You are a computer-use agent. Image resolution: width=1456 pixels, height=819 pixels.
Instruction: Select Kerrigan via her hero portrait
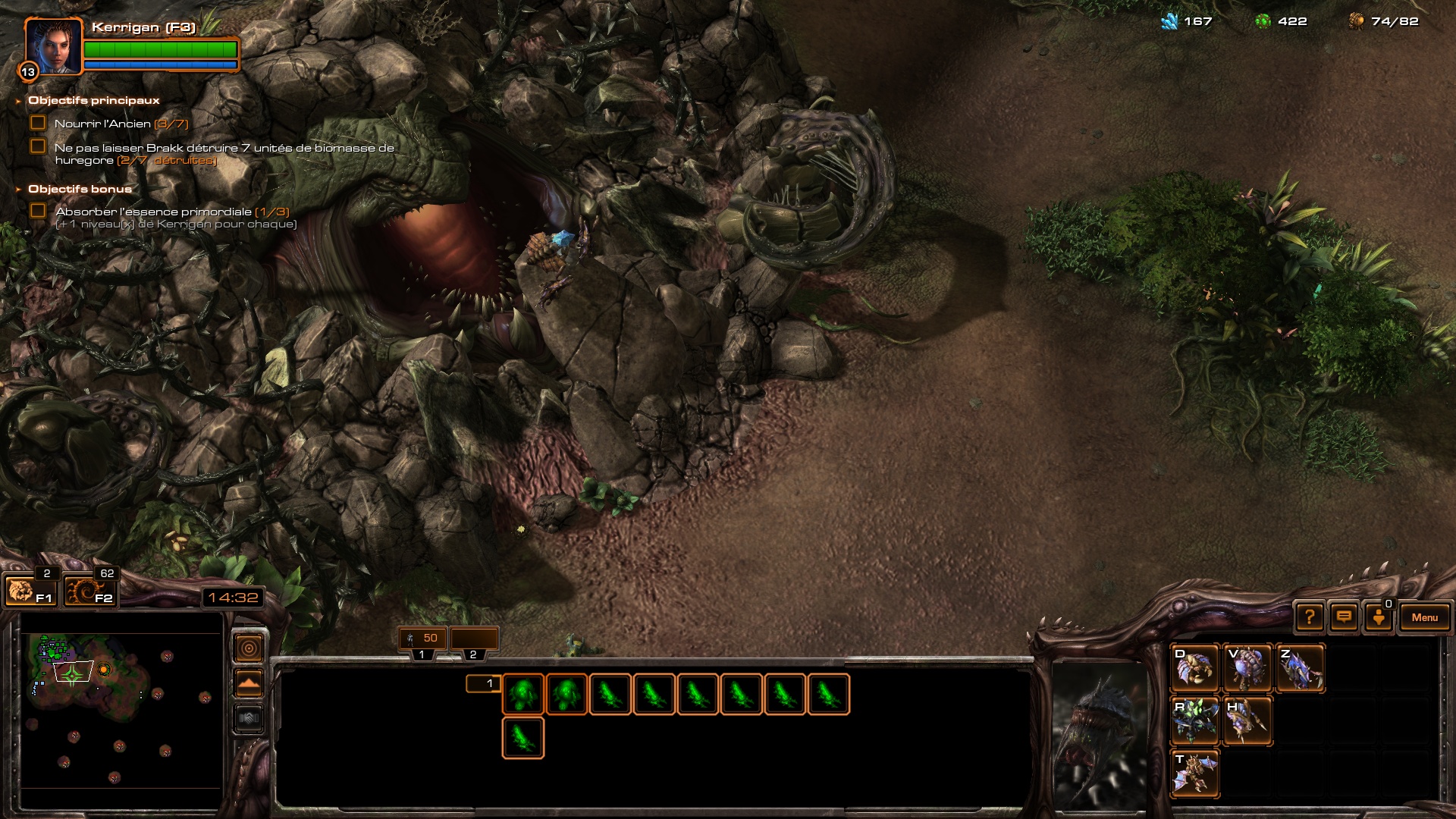pos(53,47)
